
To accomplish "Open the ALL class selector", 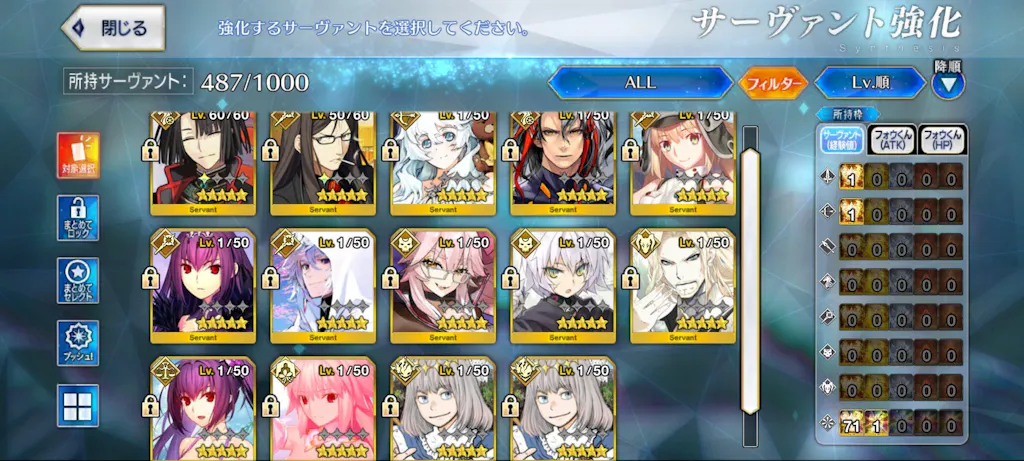I will pyautogui.click(x=640, y=83).
